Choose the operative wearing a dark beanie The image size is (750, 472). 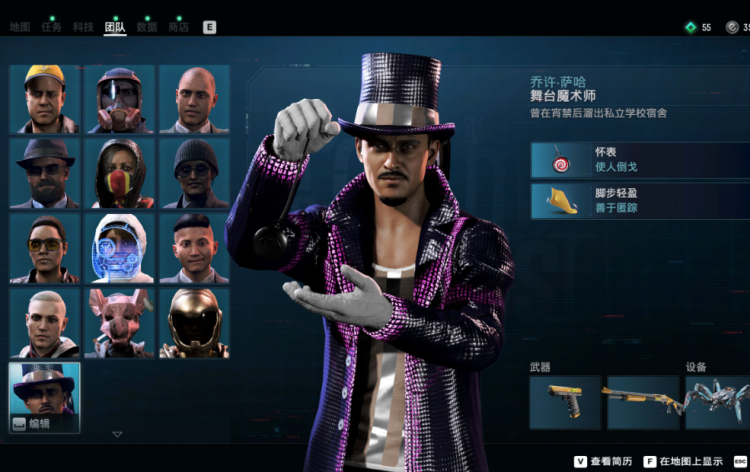pyautogui.click(x=194, y=173)
